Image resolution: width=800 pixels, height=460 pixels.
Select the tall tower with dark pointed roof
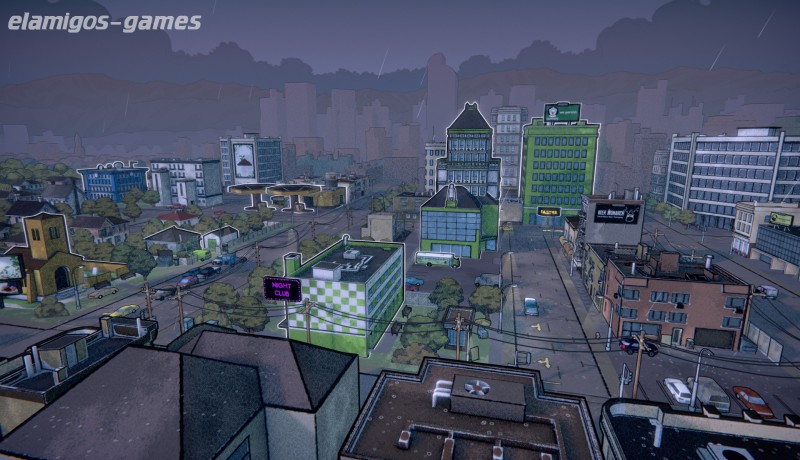click(468, 150)
